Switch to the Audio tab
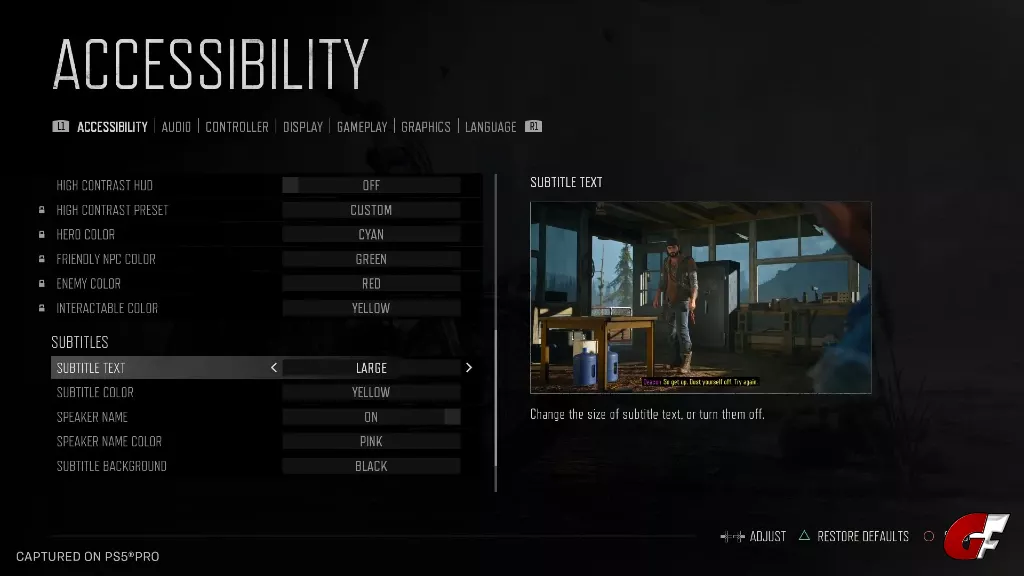The height and width of the screenshot is (576, 1024). click(x=176, y=127)
